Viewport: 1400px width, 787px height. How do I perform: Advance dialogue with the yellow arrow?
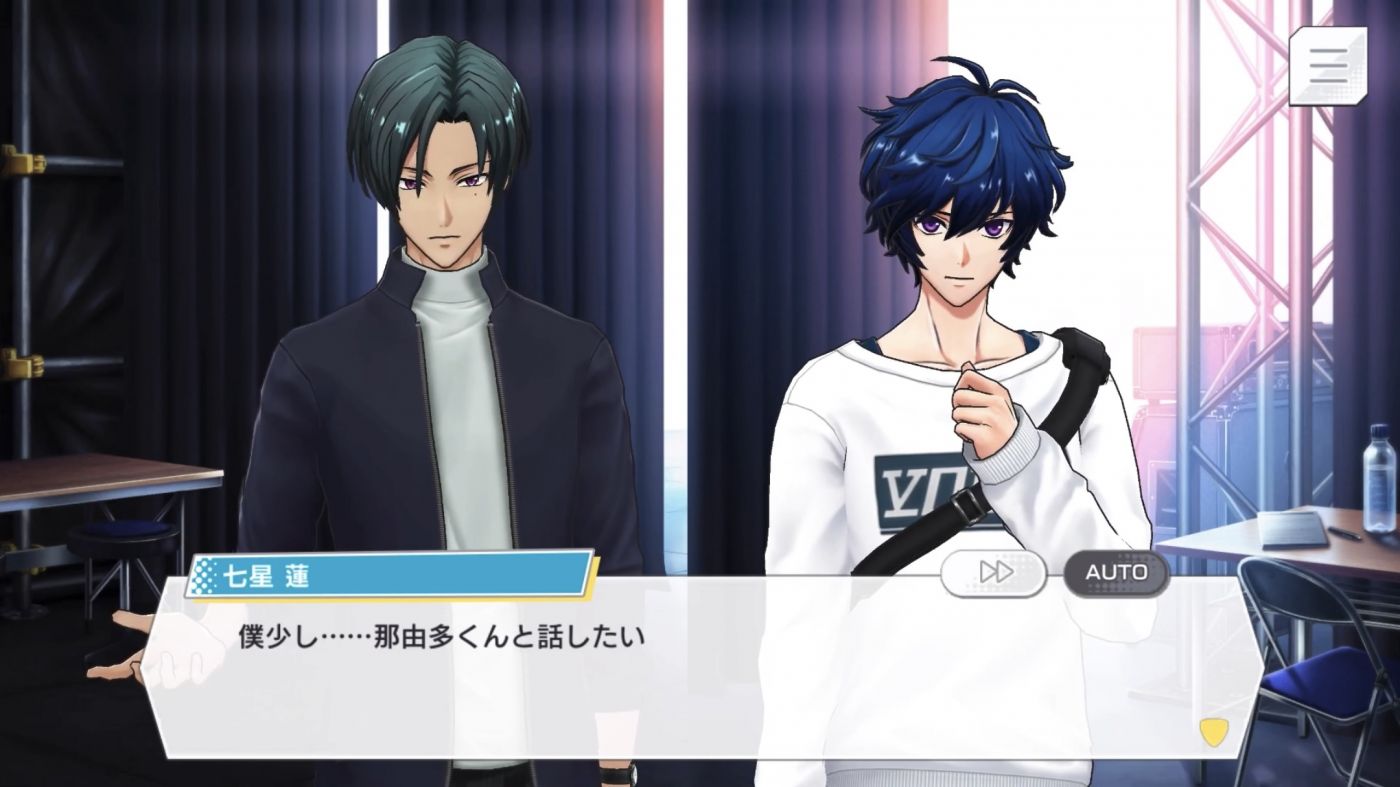tap(1212, 731)
